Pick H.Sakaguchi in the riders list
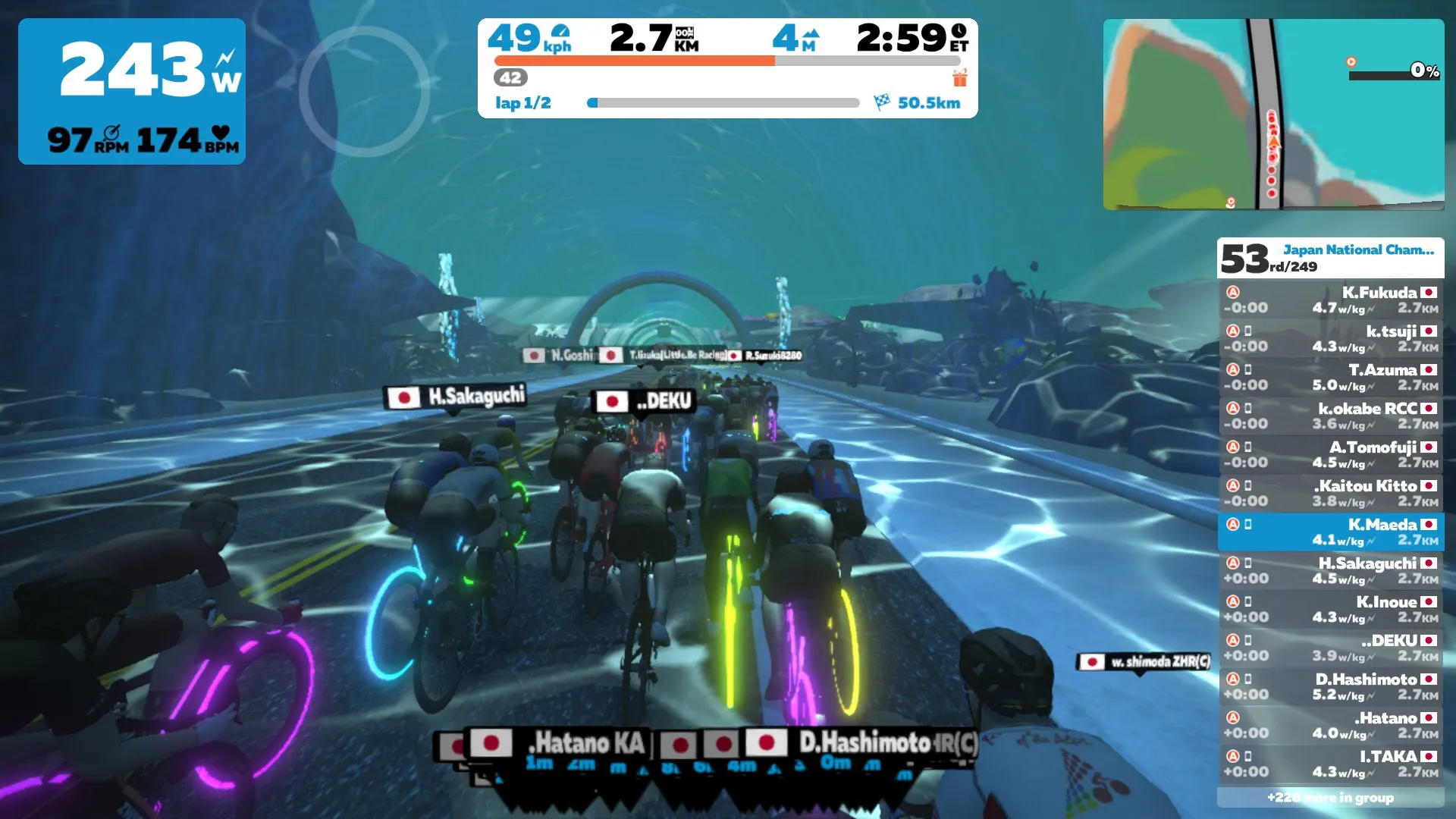Image resolution: width=1456 pixels, height=819 pixels. click(x=1330, y=570)
